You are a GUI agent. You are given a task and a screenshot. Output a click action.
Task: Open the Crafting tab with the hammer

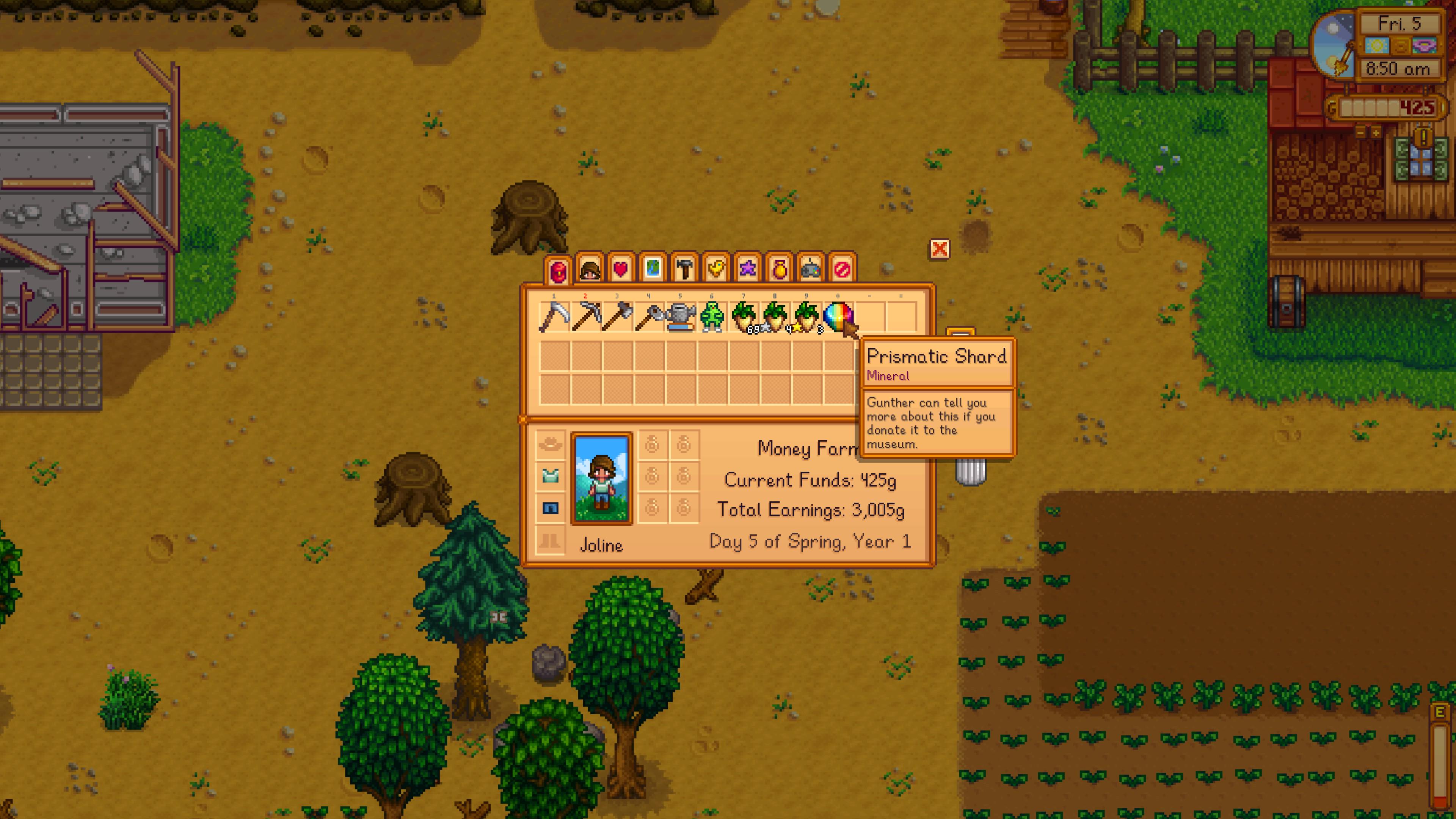(x=684, y=268)
